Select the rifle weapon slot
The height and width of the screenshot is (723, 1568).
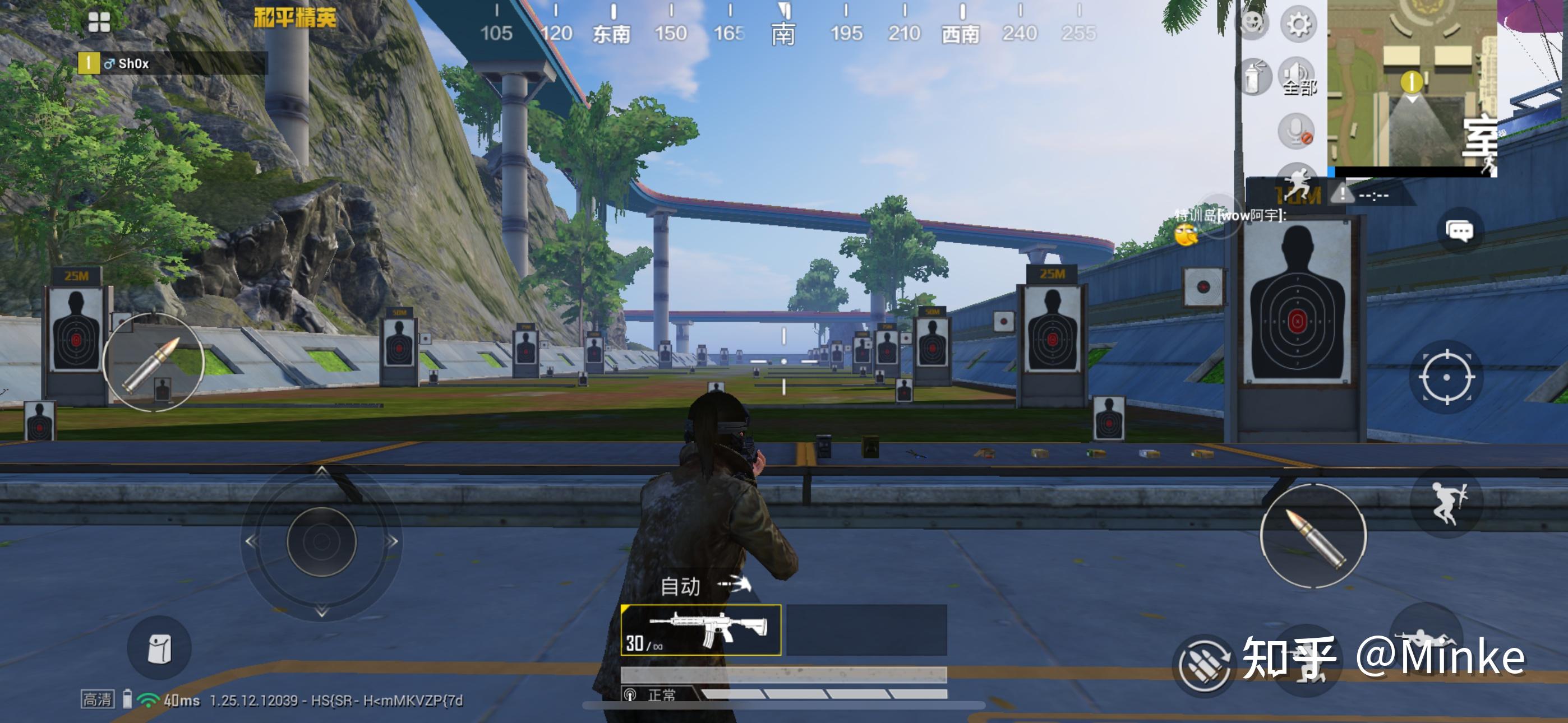click(x=700, y=630)
